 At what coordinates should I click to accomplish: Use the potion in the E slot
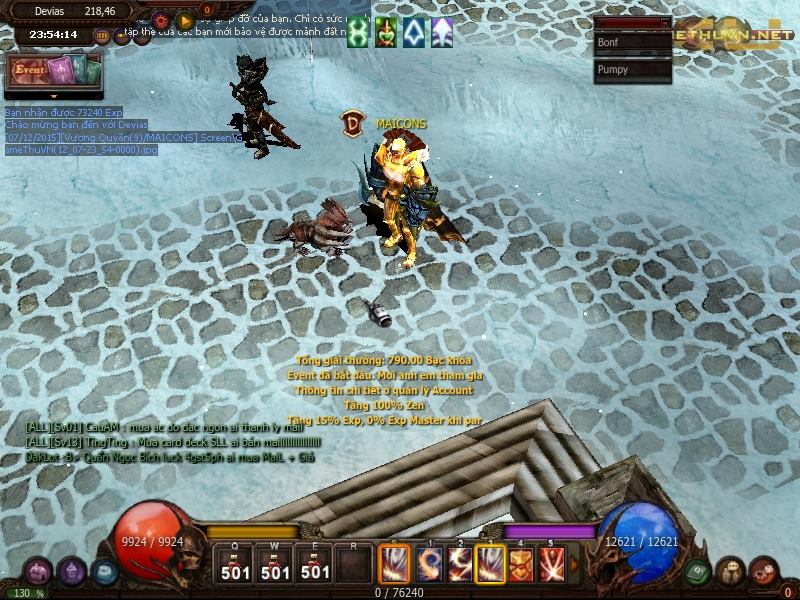point(315,564)
